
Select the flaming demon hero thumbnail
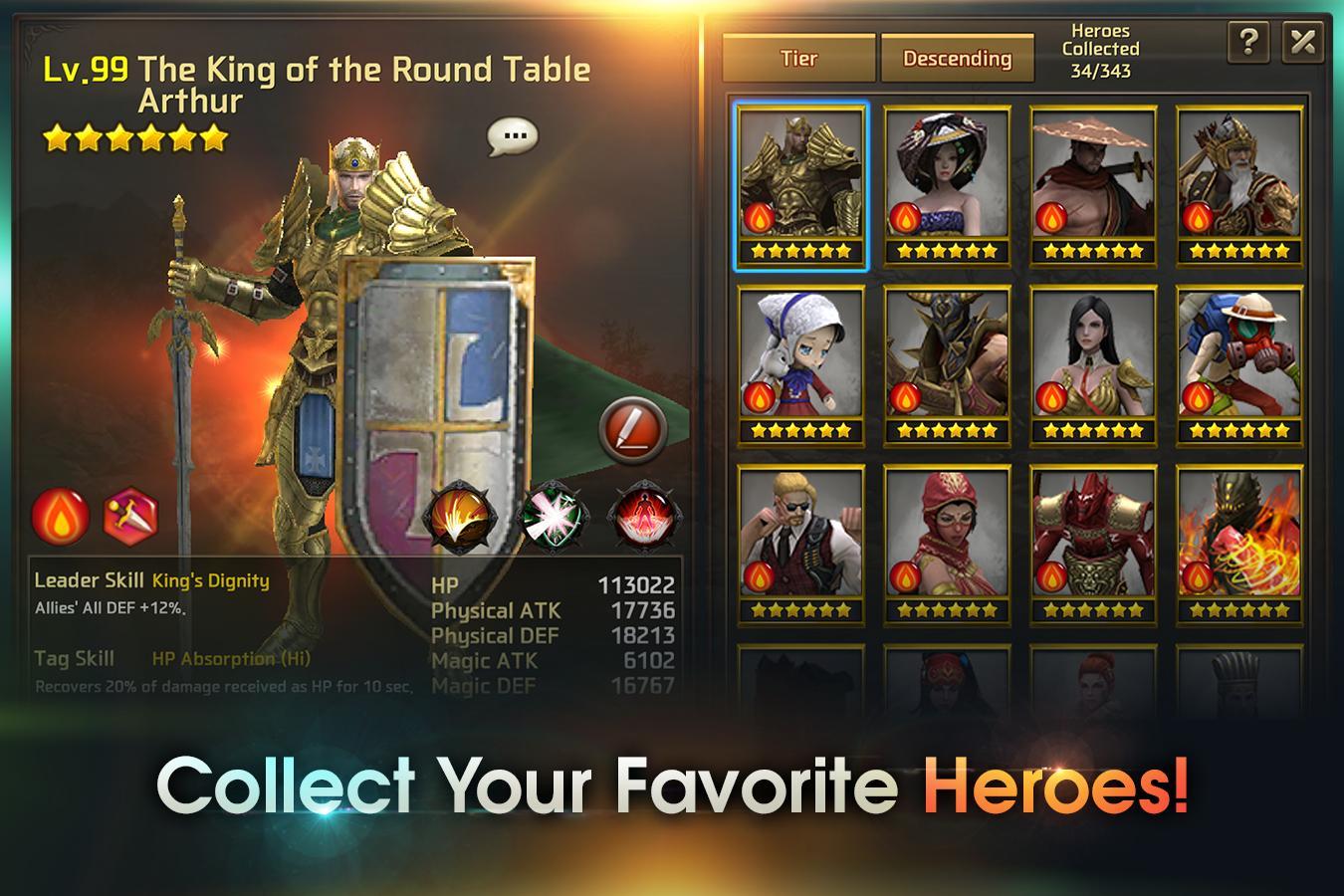click(1237, 532)
